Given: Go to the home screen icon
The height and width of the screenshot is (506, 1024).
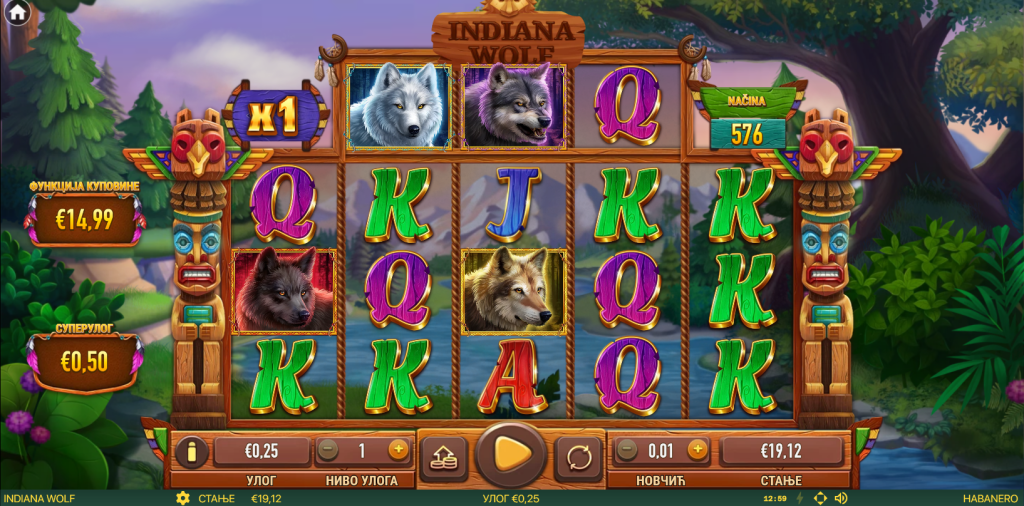Looking at the screenshot, I should [17, 14].
